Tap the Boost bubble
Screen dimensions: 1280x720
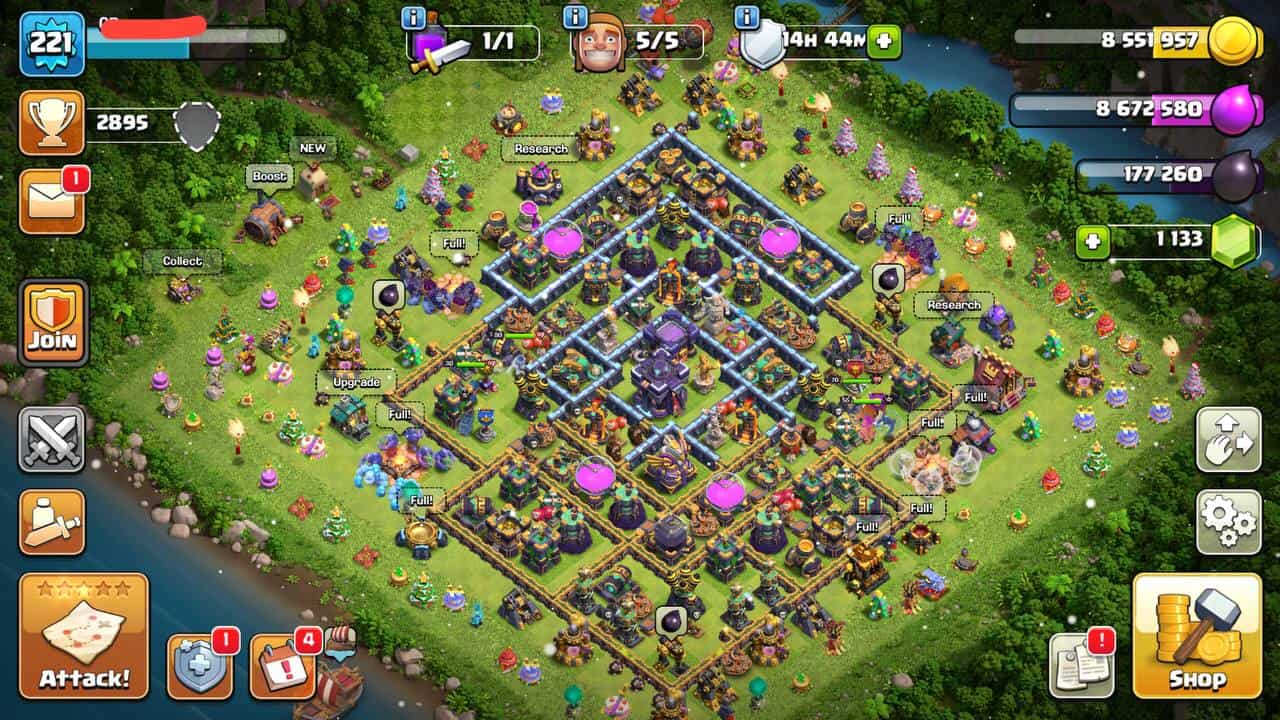click(269, 177)
